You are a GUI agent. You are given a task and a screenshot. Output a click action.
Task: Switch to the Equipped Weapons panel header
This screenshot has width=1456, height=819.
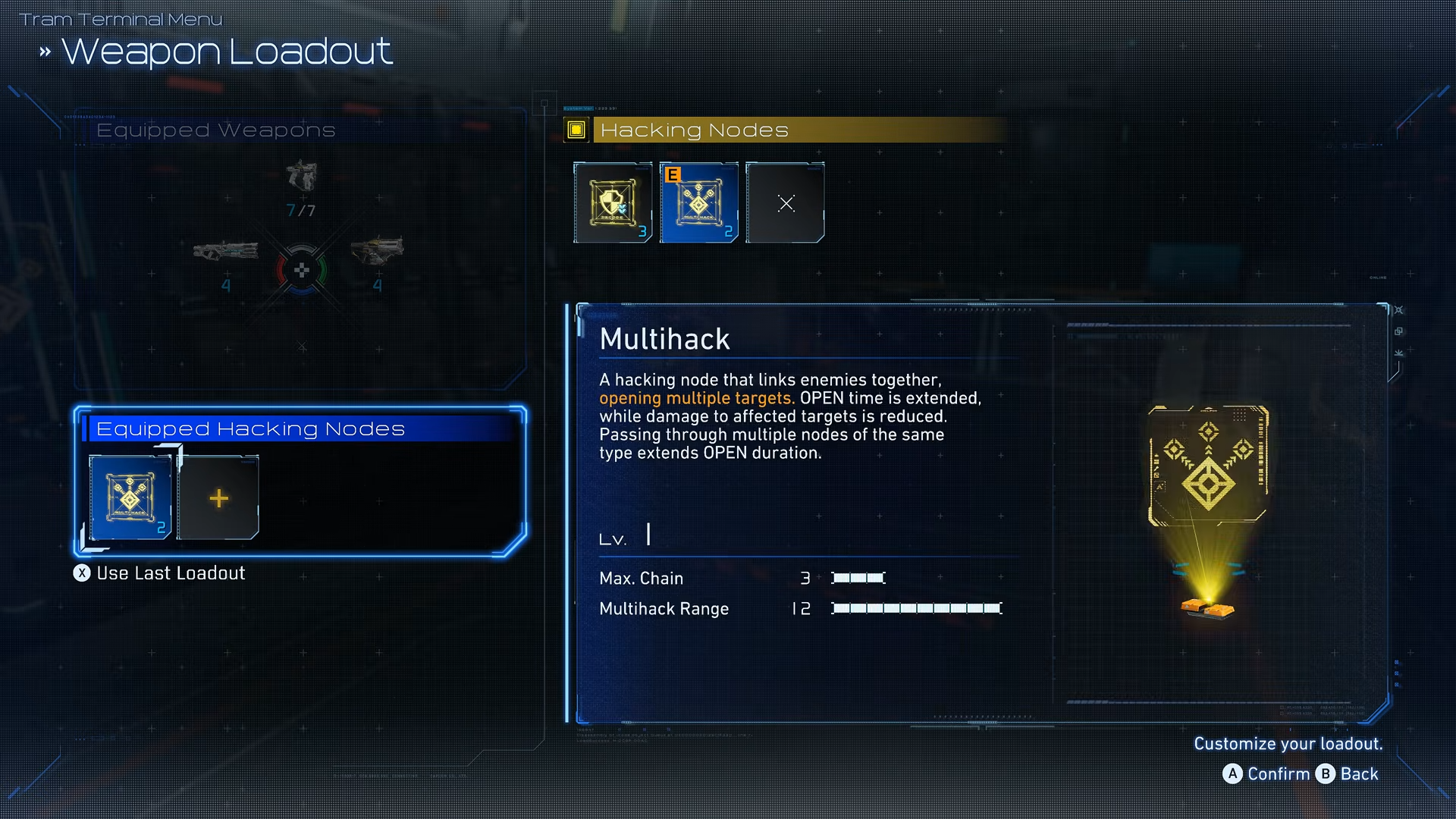tap(216, 130)
